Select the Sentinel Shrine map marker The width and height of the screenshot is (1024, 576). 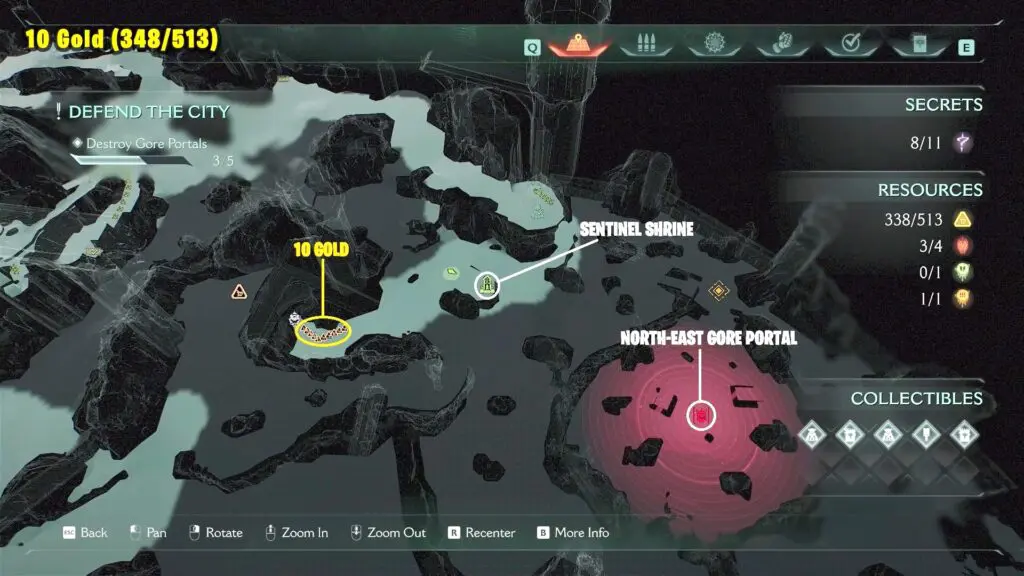(x=487, y=285)
